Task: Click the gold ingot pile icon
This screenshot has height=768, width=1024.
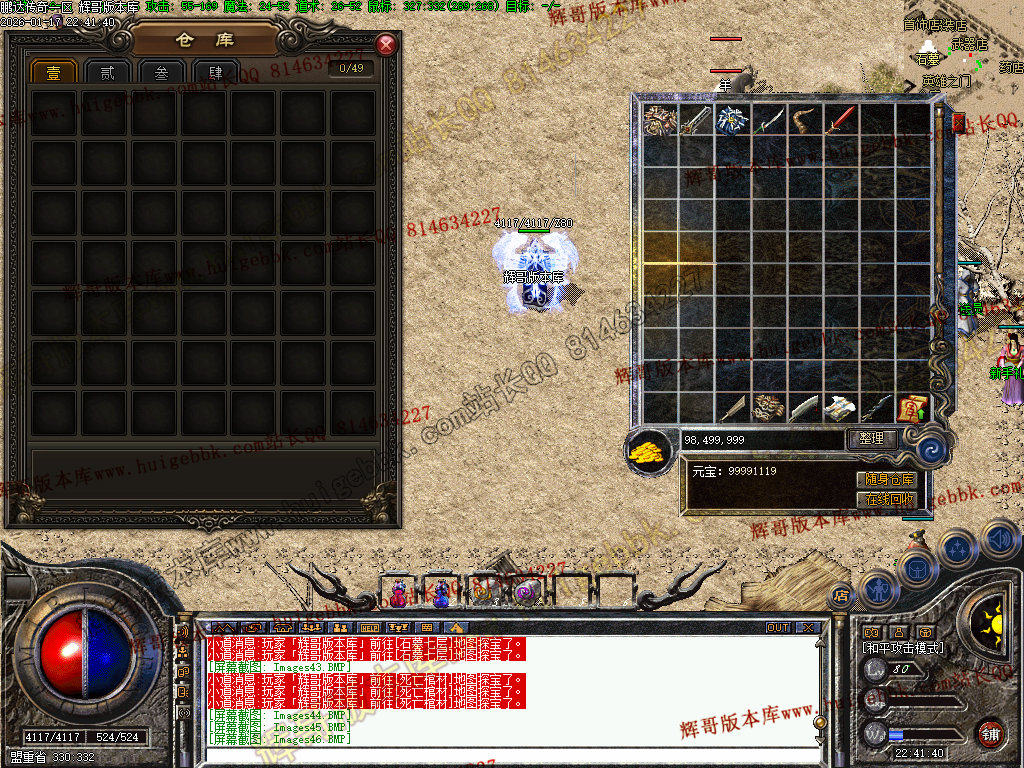Action: [649, 450]
